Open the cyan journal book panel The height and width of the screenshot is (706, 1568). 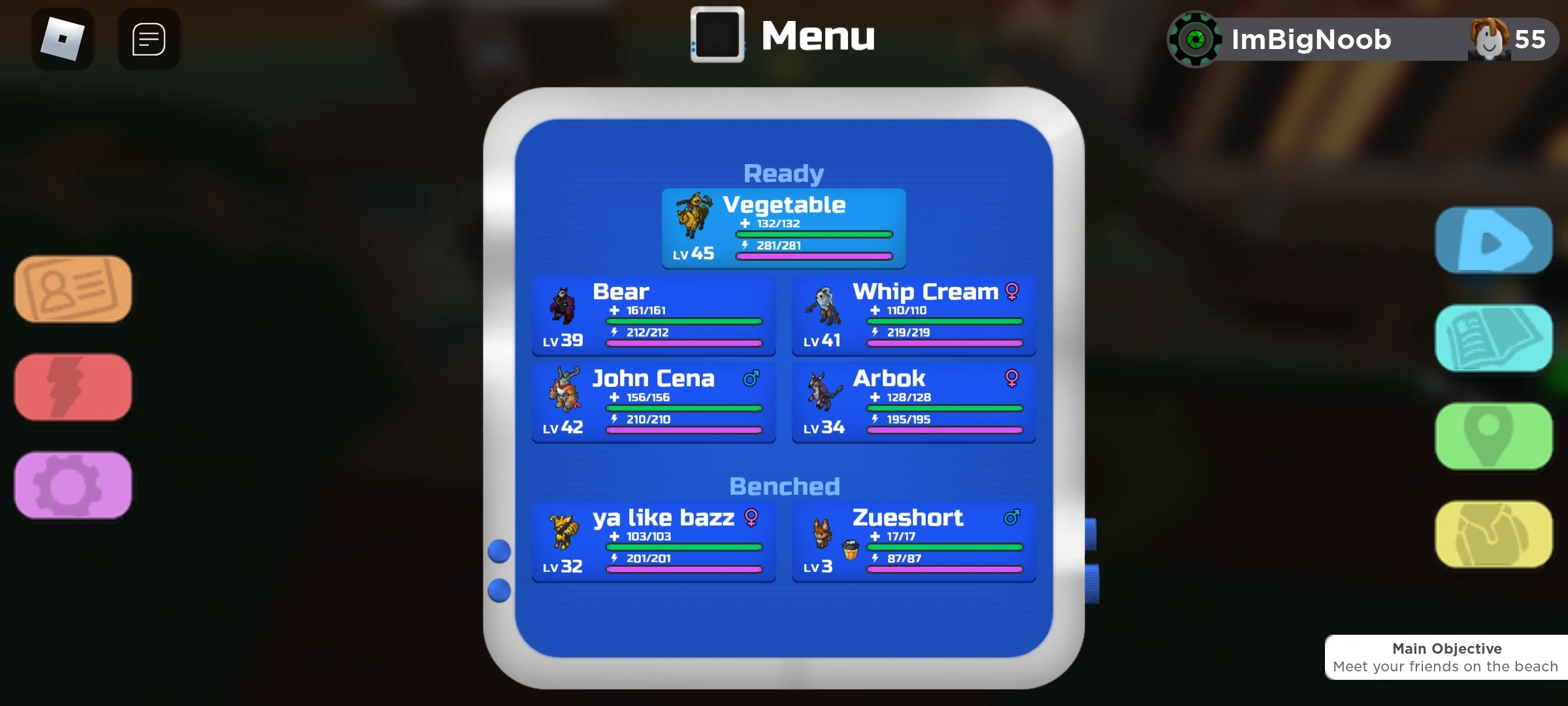pyautogui.click(x=1494, y=339)
